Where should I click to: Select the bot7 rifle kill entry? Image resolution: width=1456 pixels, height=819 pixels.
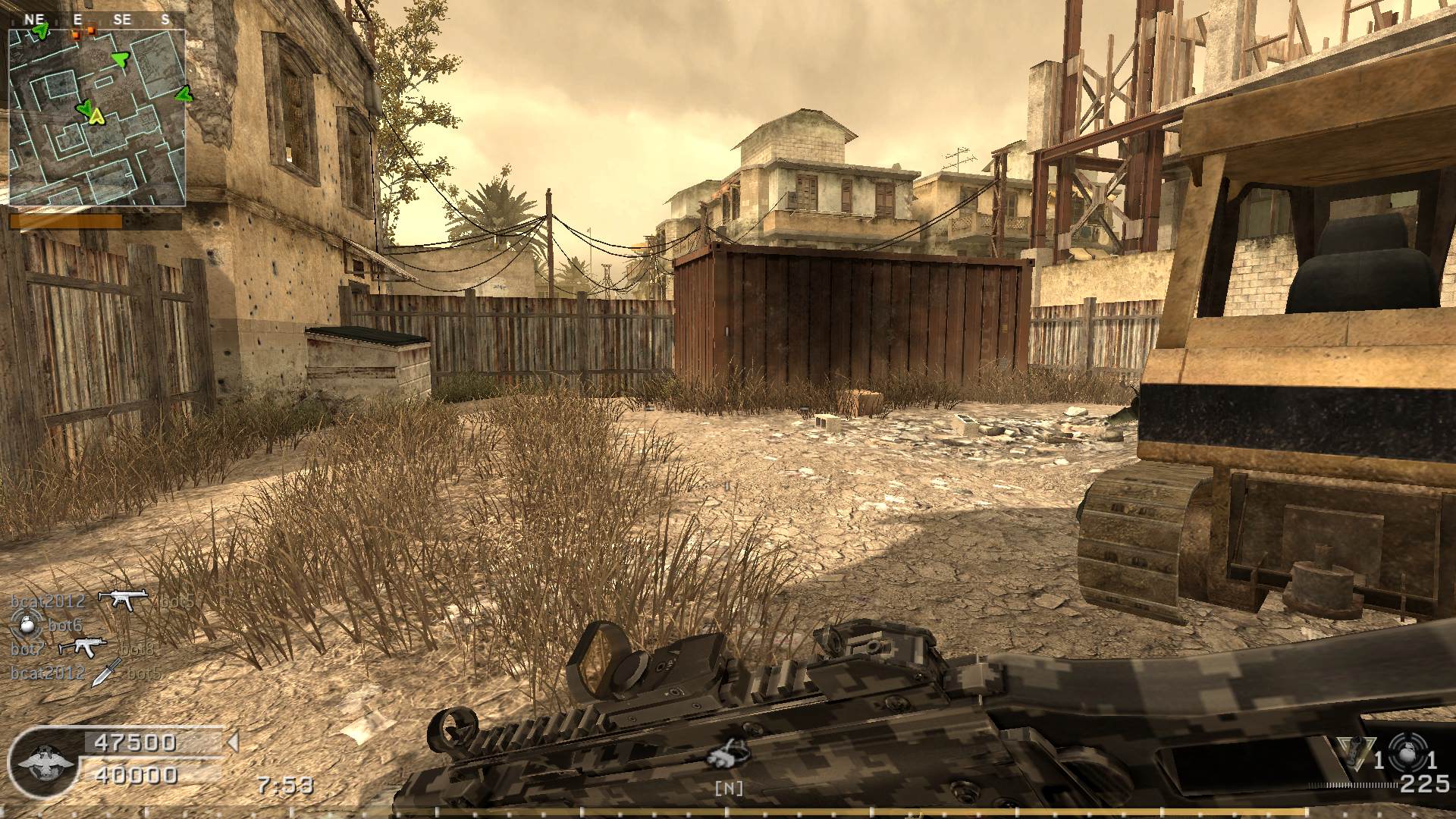(x=83, y=648)
